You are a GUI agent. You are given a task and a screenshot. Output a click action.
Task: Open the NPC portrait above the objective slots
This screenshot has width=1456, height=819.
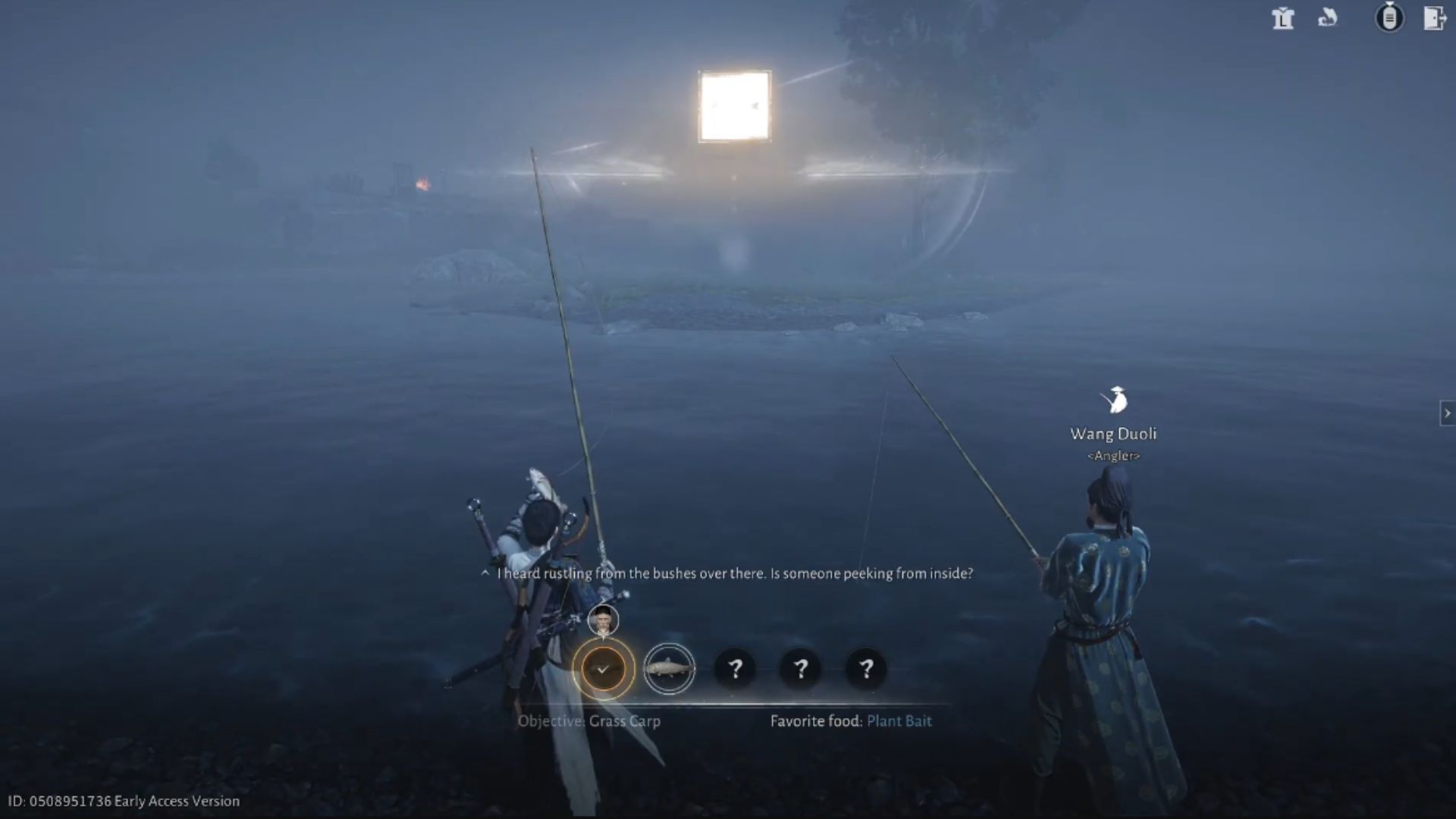(x=603, y=620)
